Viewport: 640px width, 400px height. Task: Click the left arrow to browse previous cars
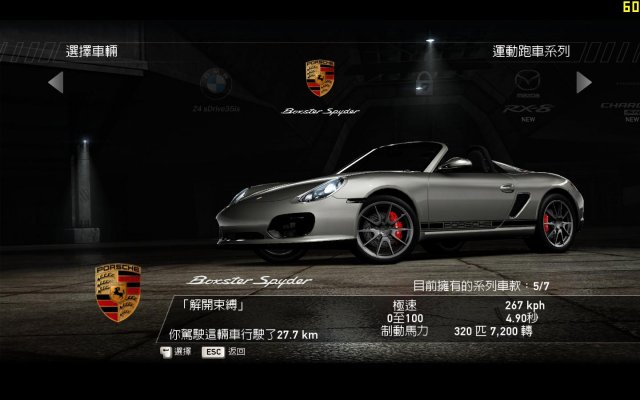click(56, 82)
